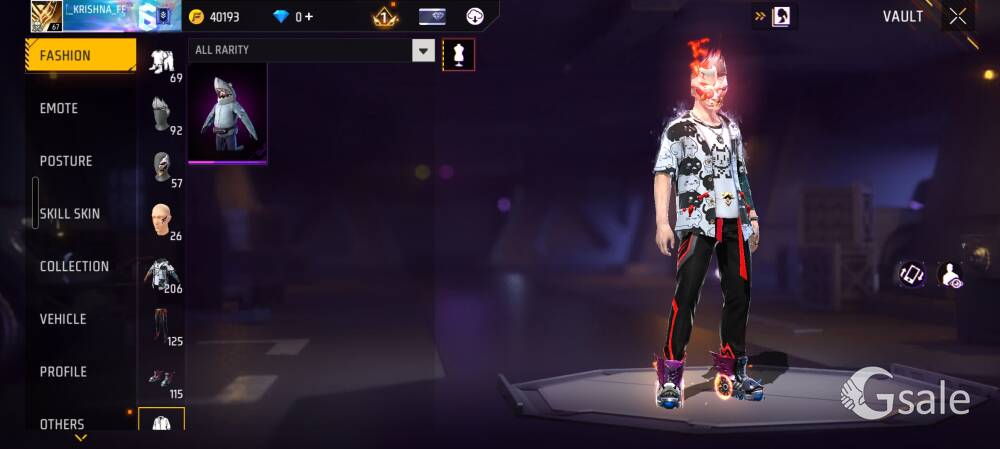Select the bald head face-paint subcategory
Image resolution: width=1000 pixels, height=449 pixels.
coord(160,219)
